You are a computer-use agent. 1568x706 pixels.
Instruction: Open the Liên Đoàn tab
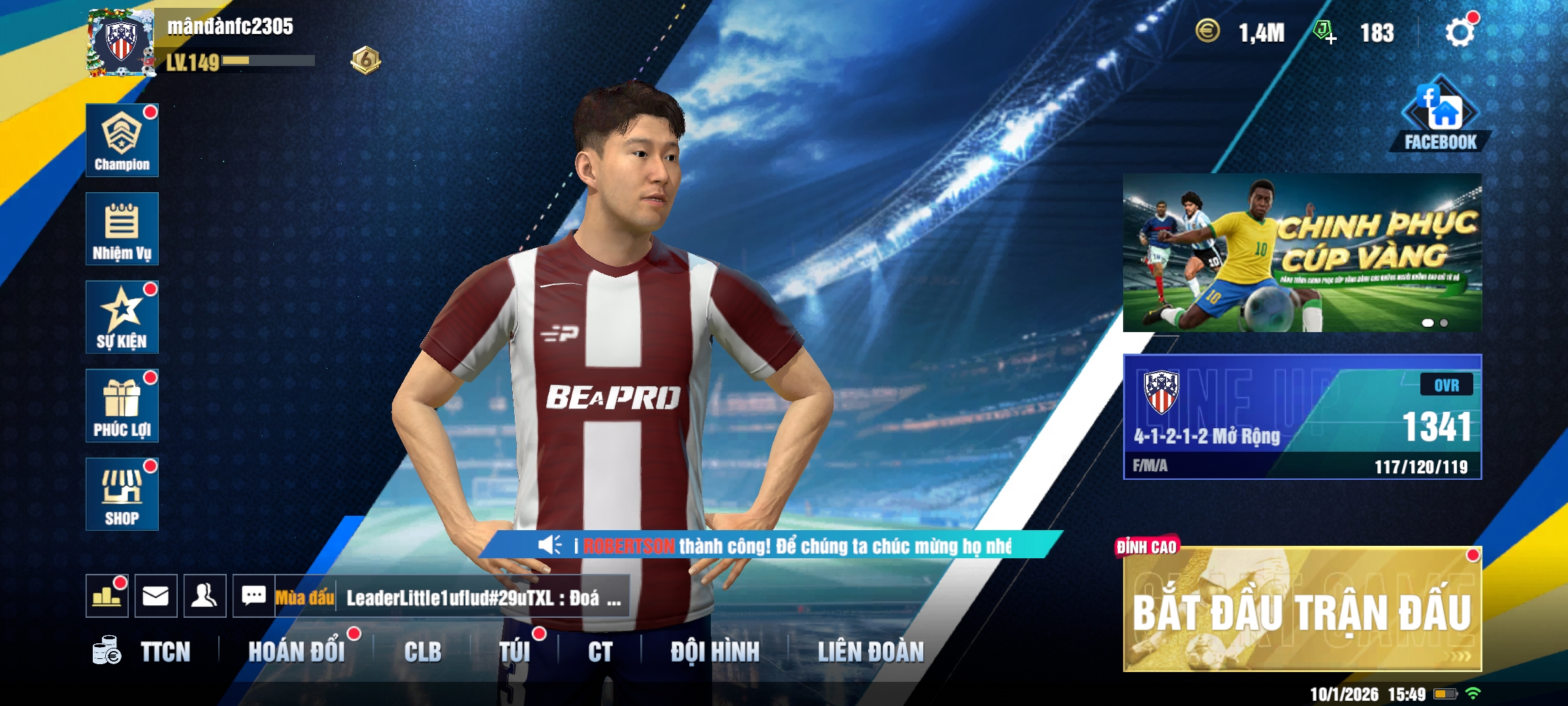(871, 652)
